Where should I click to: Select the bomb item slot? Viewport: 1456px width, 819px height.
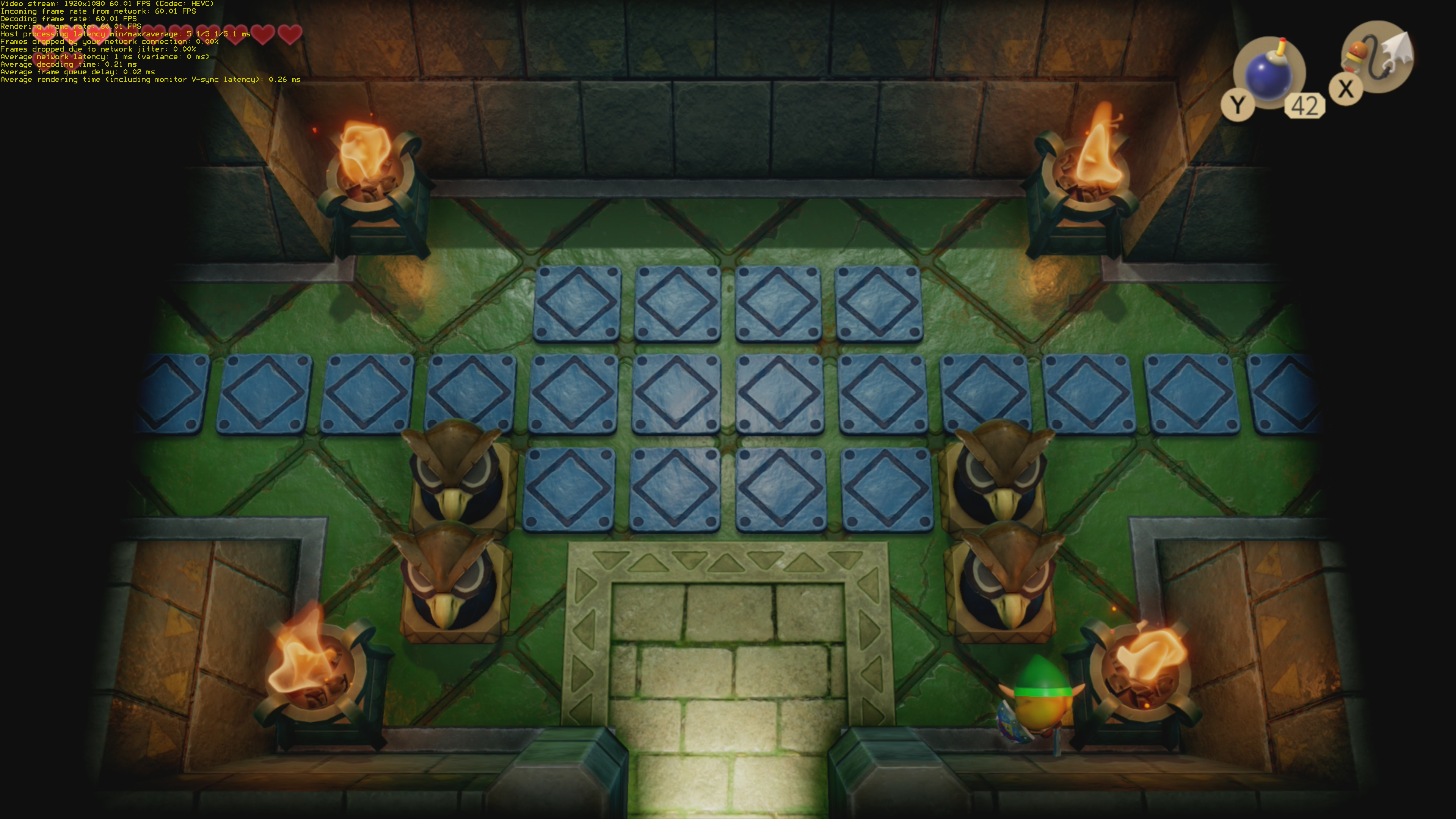[1269, 74]
